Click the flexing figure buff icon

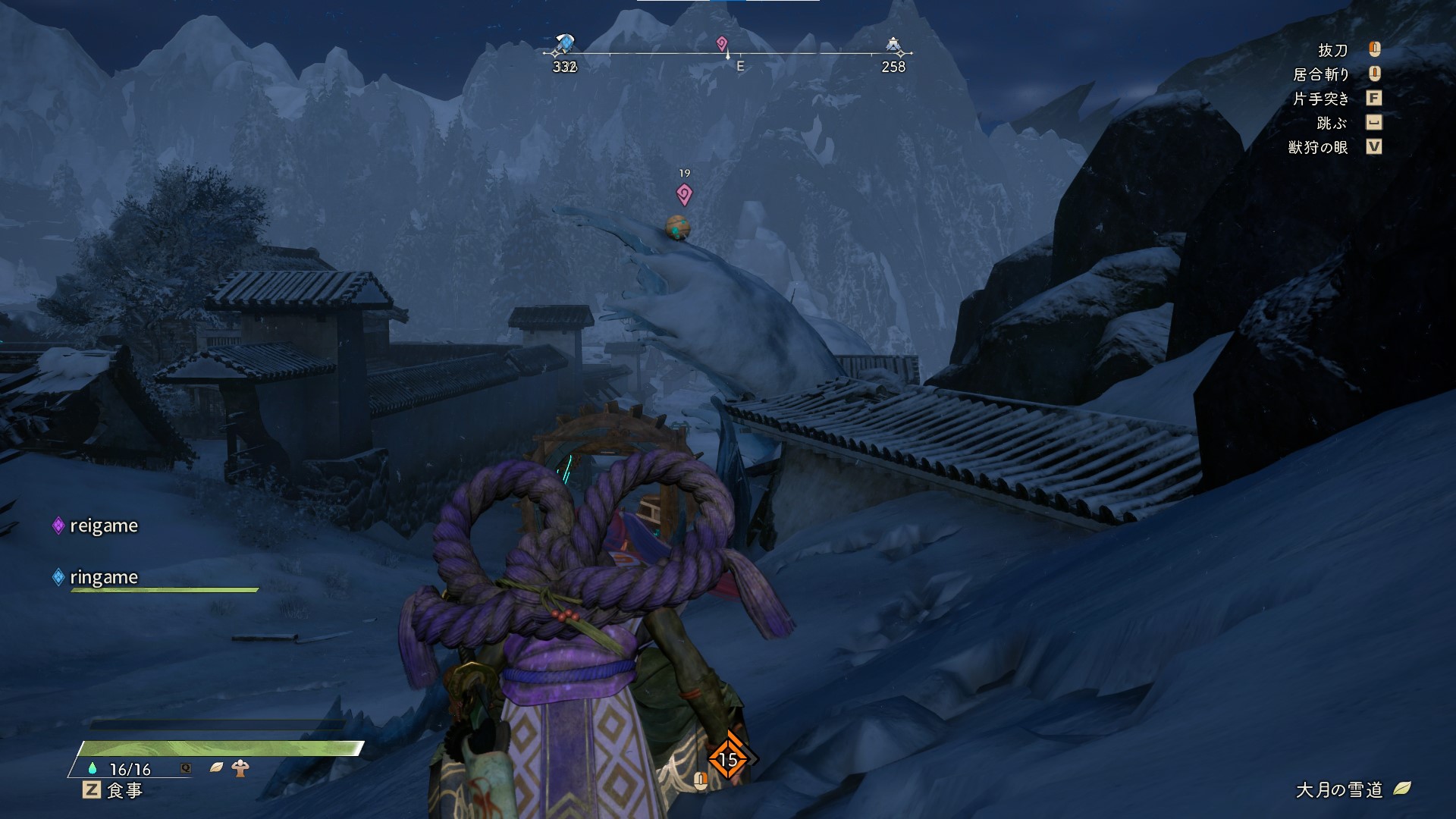click(240, 767)
